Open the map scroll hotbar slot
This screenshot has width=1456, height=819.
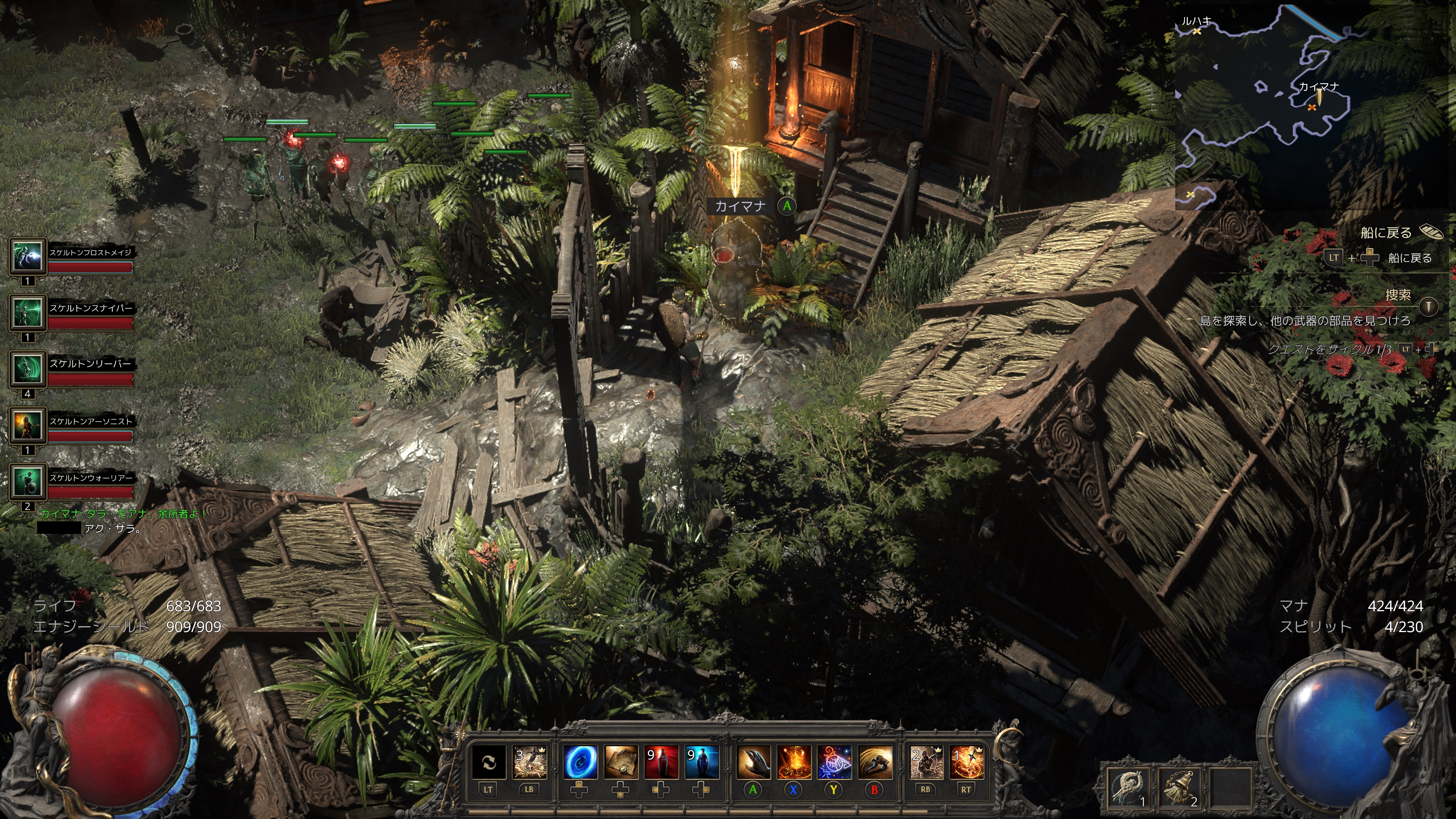point(620,762)
